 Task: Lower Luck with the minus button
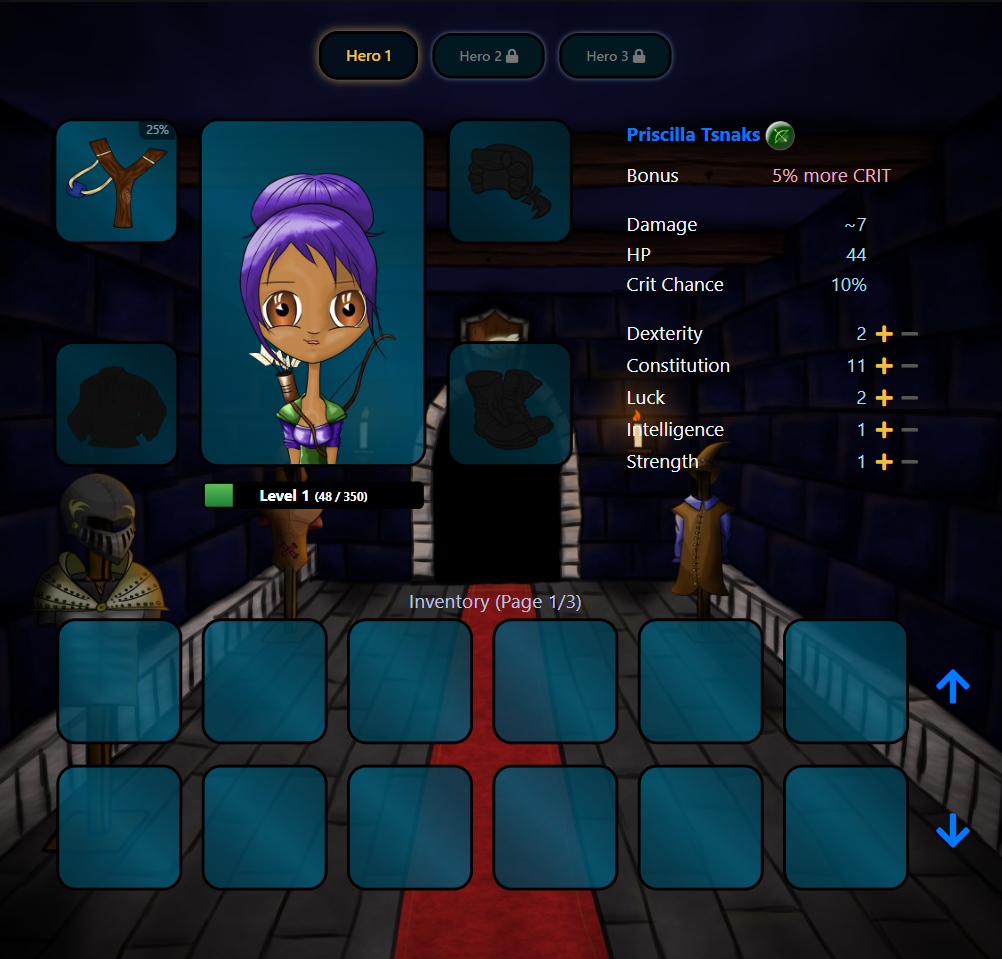(x=909, y=398)
